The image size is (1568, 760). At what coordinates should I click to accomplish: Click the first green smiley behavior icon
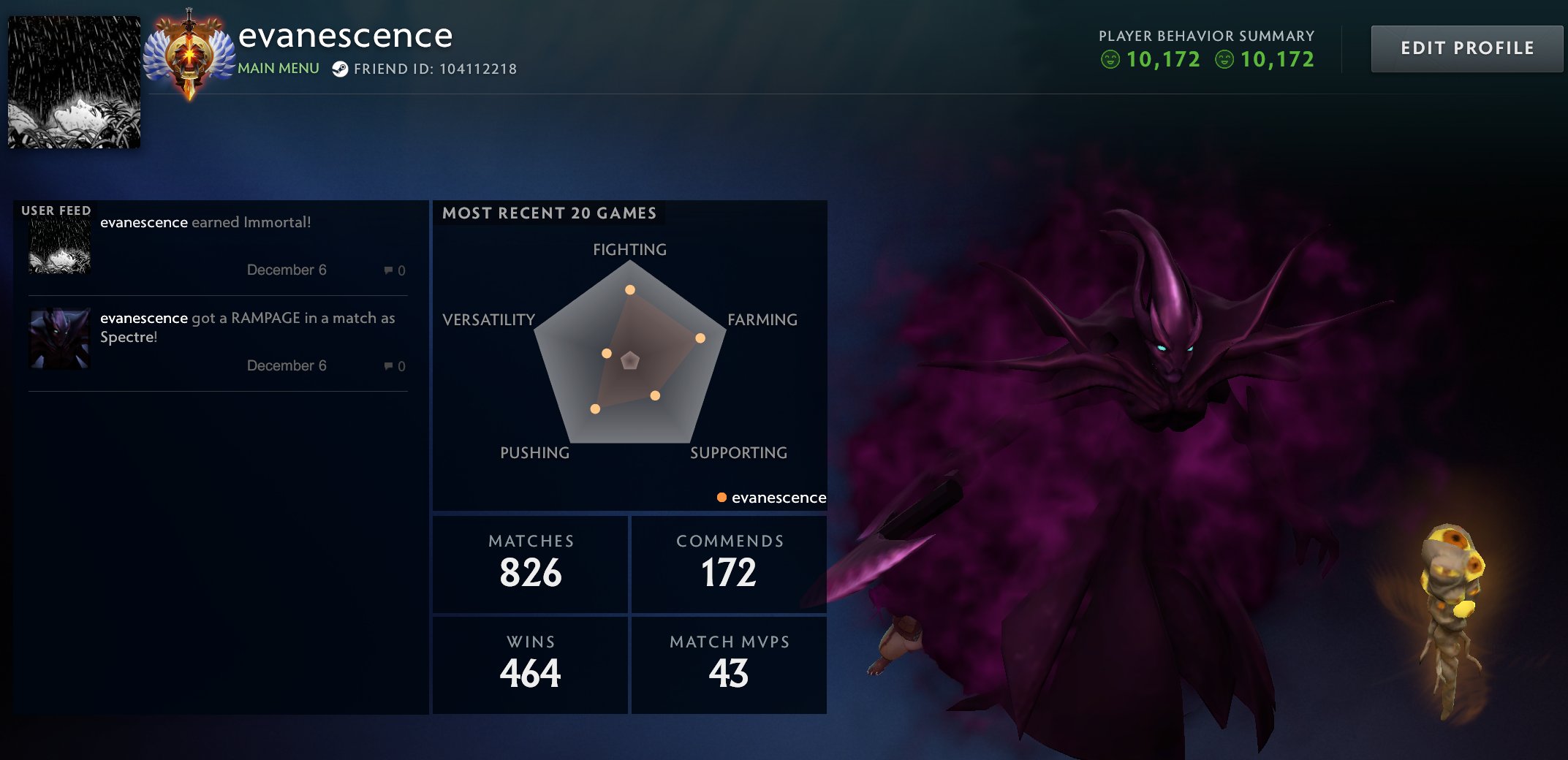(x=1111, y=59)
